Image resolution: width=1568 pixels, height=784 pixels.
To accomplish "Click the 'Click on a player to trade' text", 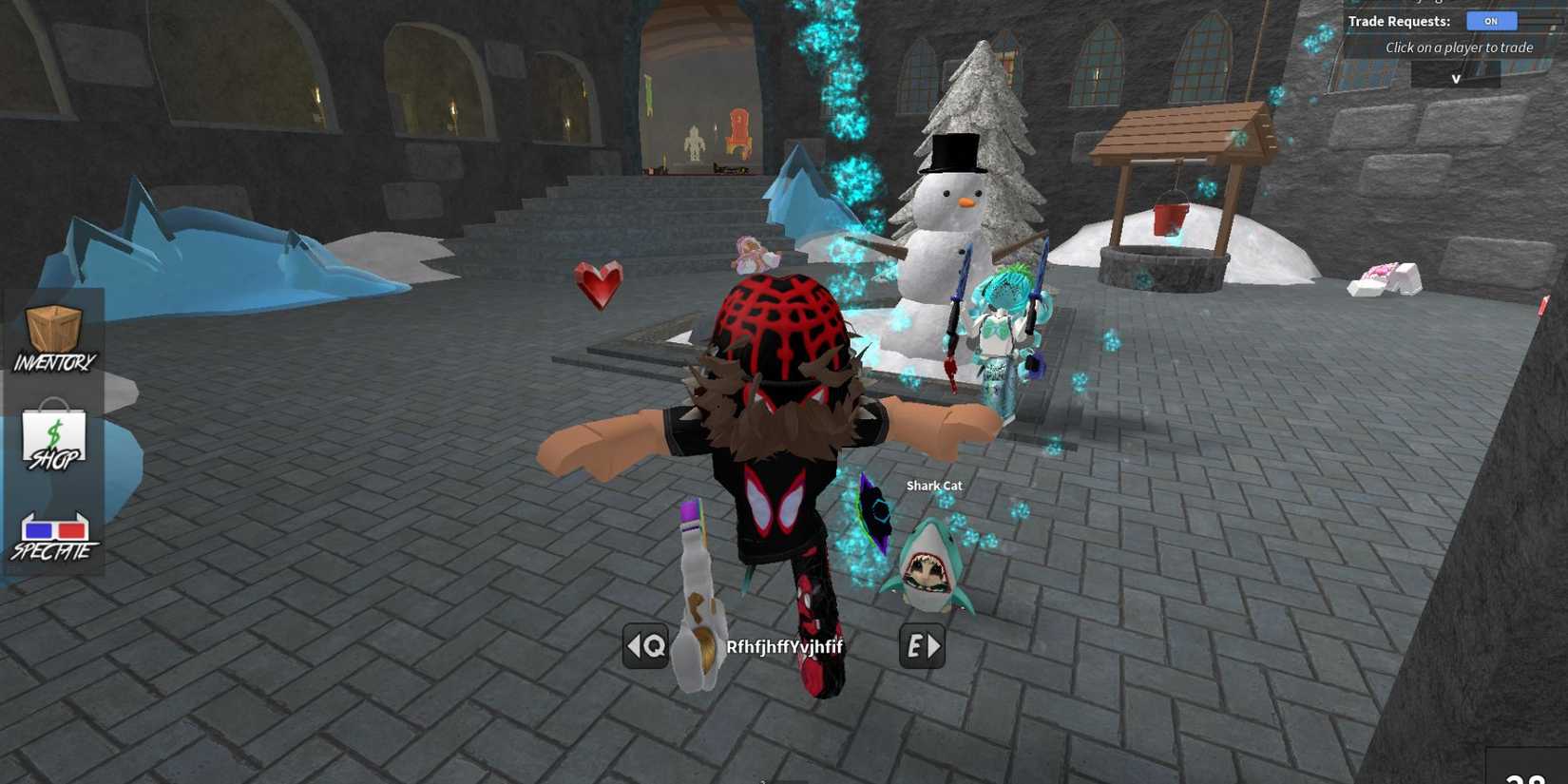I will pyautogui.click(x=1461, y=47).
